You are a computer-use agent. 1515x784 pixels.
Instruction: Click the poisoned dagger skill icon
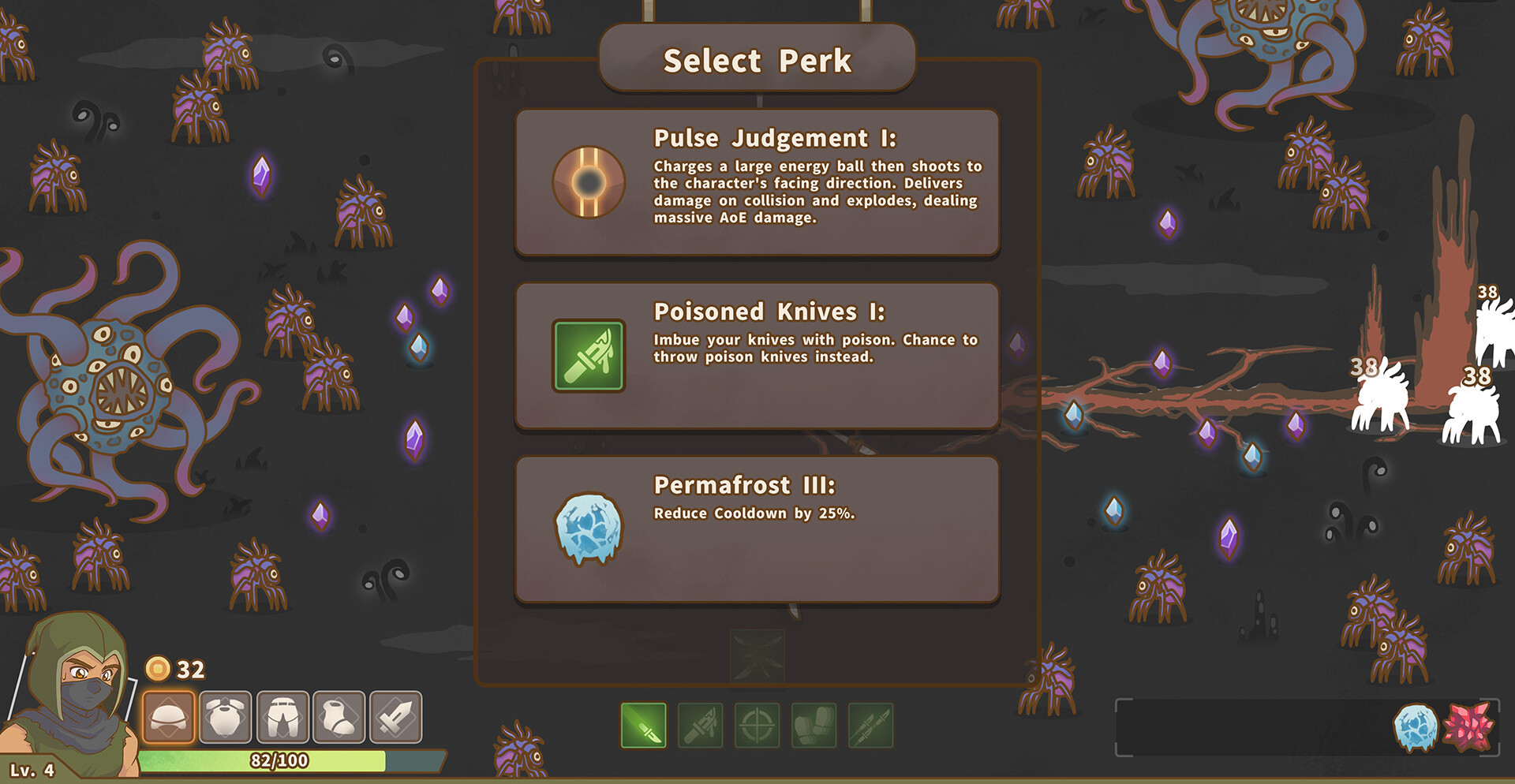point(701,726)
